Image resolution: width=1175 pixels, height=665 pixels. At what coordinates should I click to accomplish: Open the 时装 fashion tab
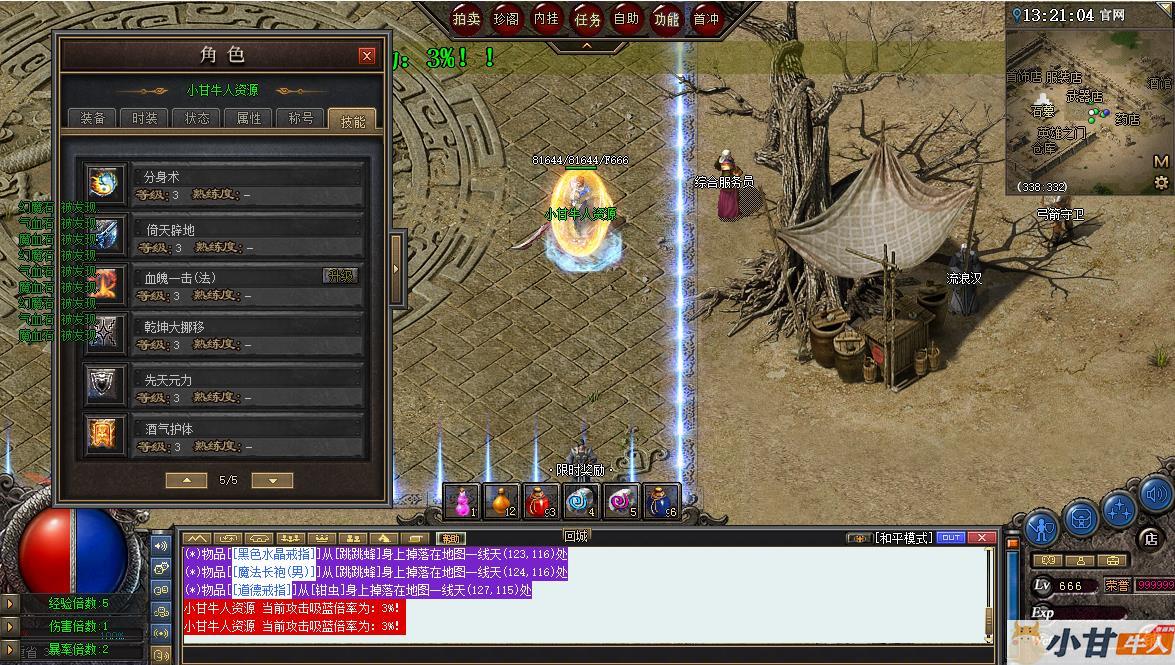click(145, 118)
